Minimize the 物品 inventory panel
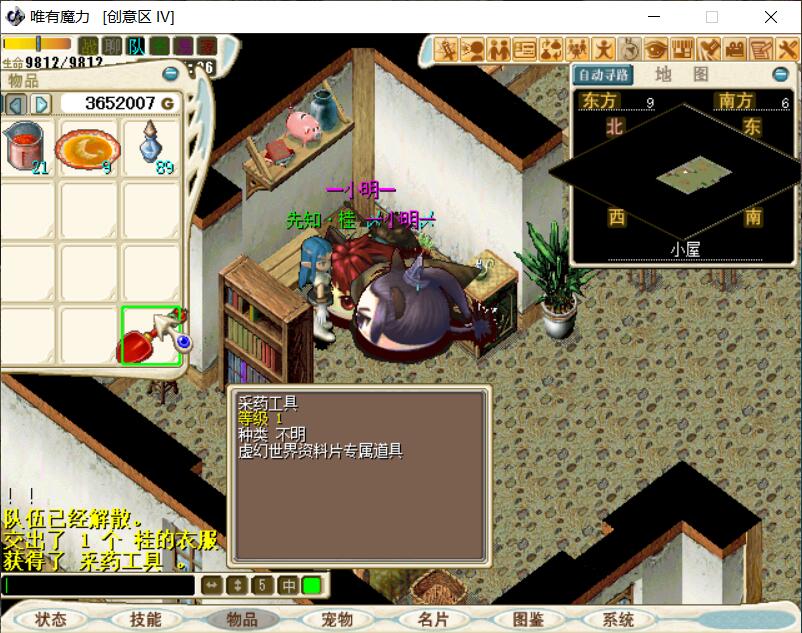 [x=171, y=73]
